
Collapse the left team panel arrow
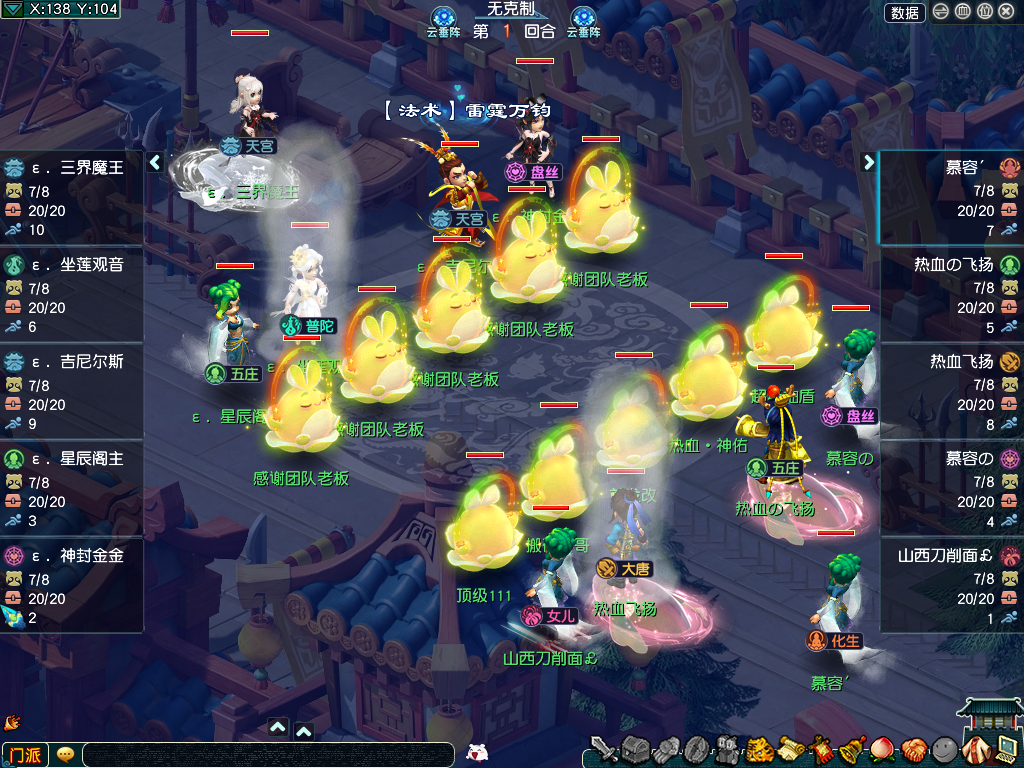[x=155, y=162]
